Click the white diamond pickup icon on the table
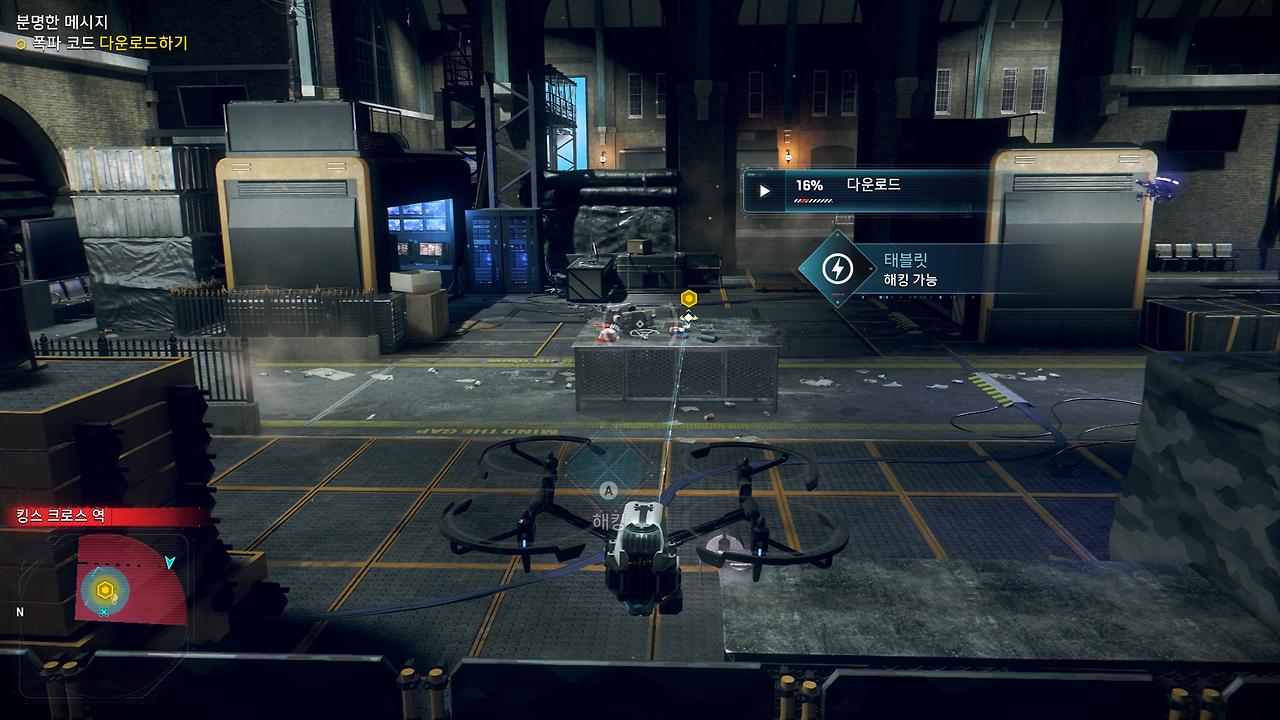This screenshot has width=1280, height=720. pyautogui.click(x=688, y=317)
